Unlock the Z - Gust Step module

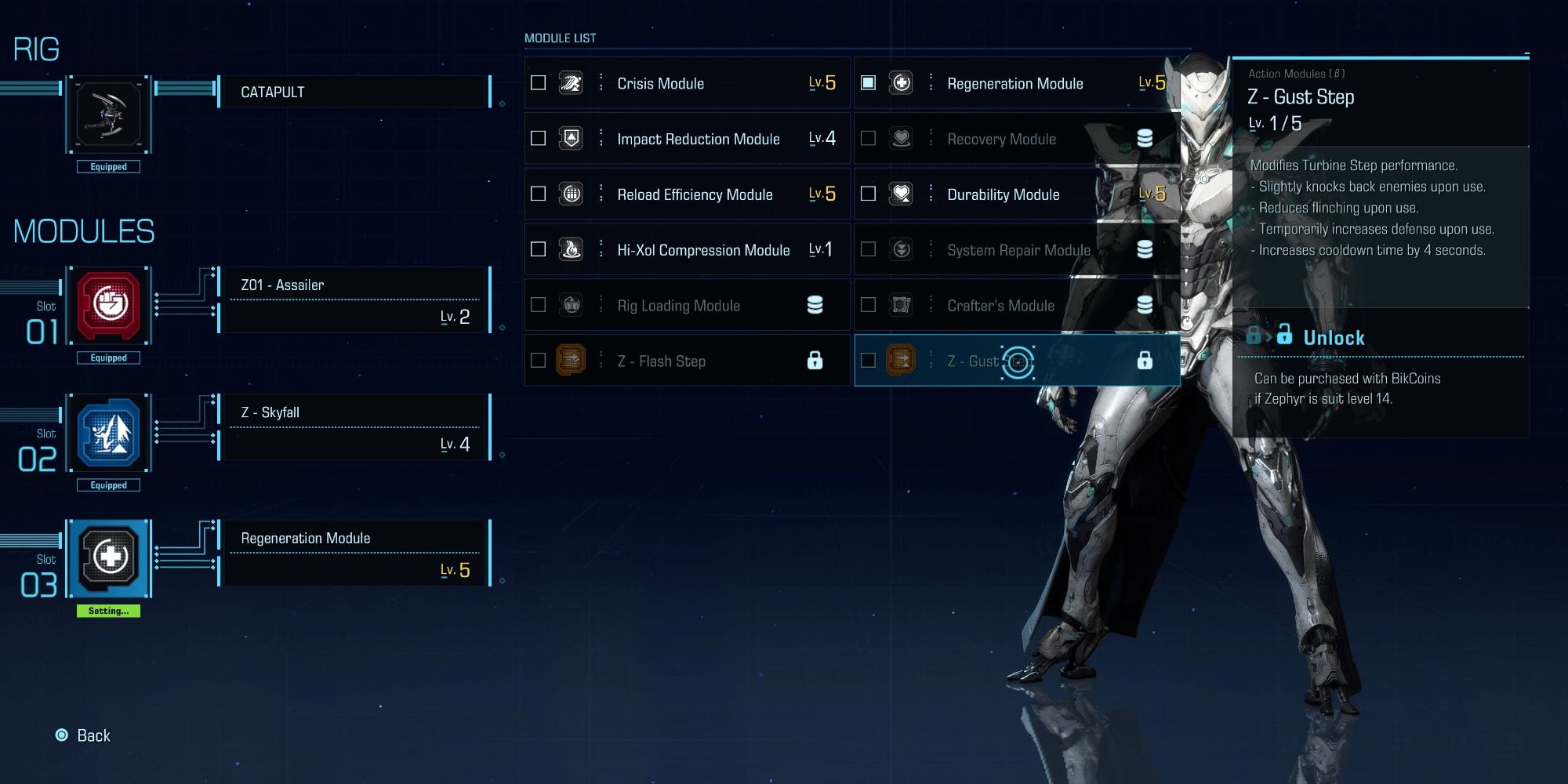pos(1333,338)
